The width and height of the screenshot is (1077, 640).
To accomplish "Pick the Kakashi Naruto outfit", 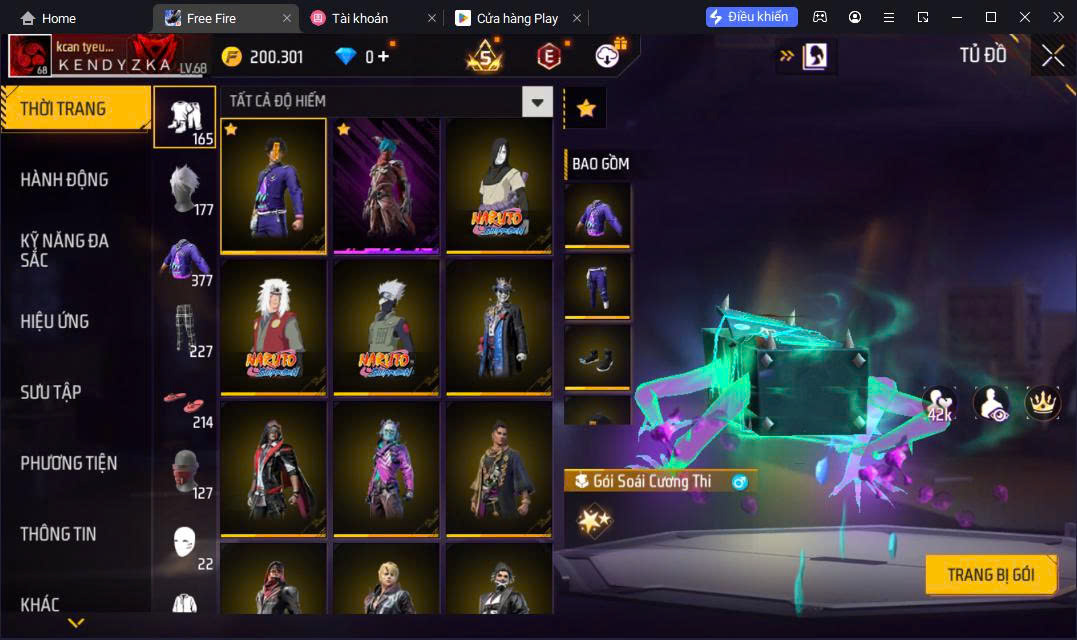I will pos(386,327).
